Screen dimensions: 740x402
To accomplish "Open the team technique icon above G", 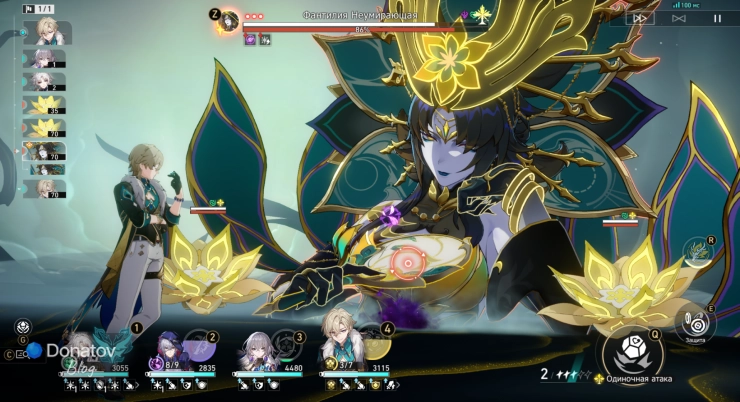I will [22, 328].
